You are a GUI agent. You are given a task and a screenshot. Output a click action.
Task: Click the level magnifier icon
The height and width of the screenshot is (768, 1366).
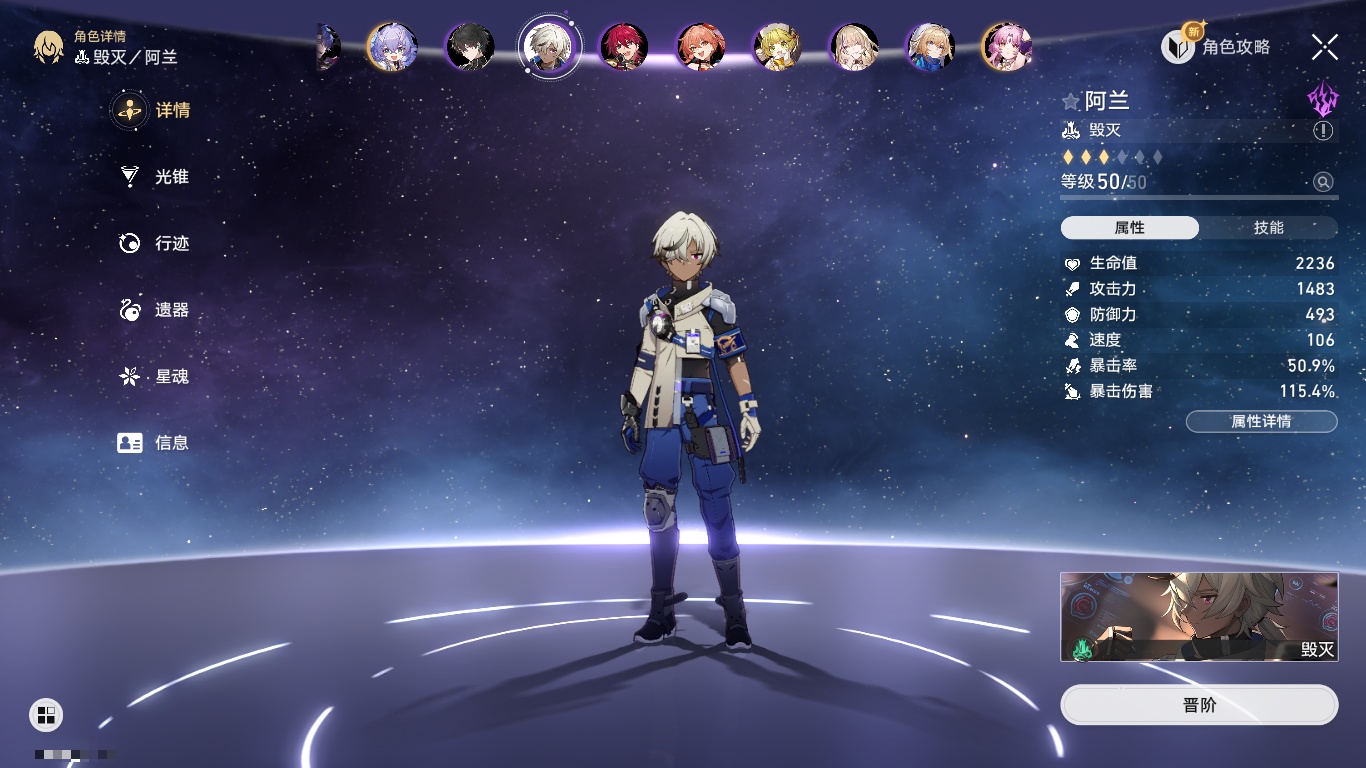pyautogui.click(x=1323, y=182)
